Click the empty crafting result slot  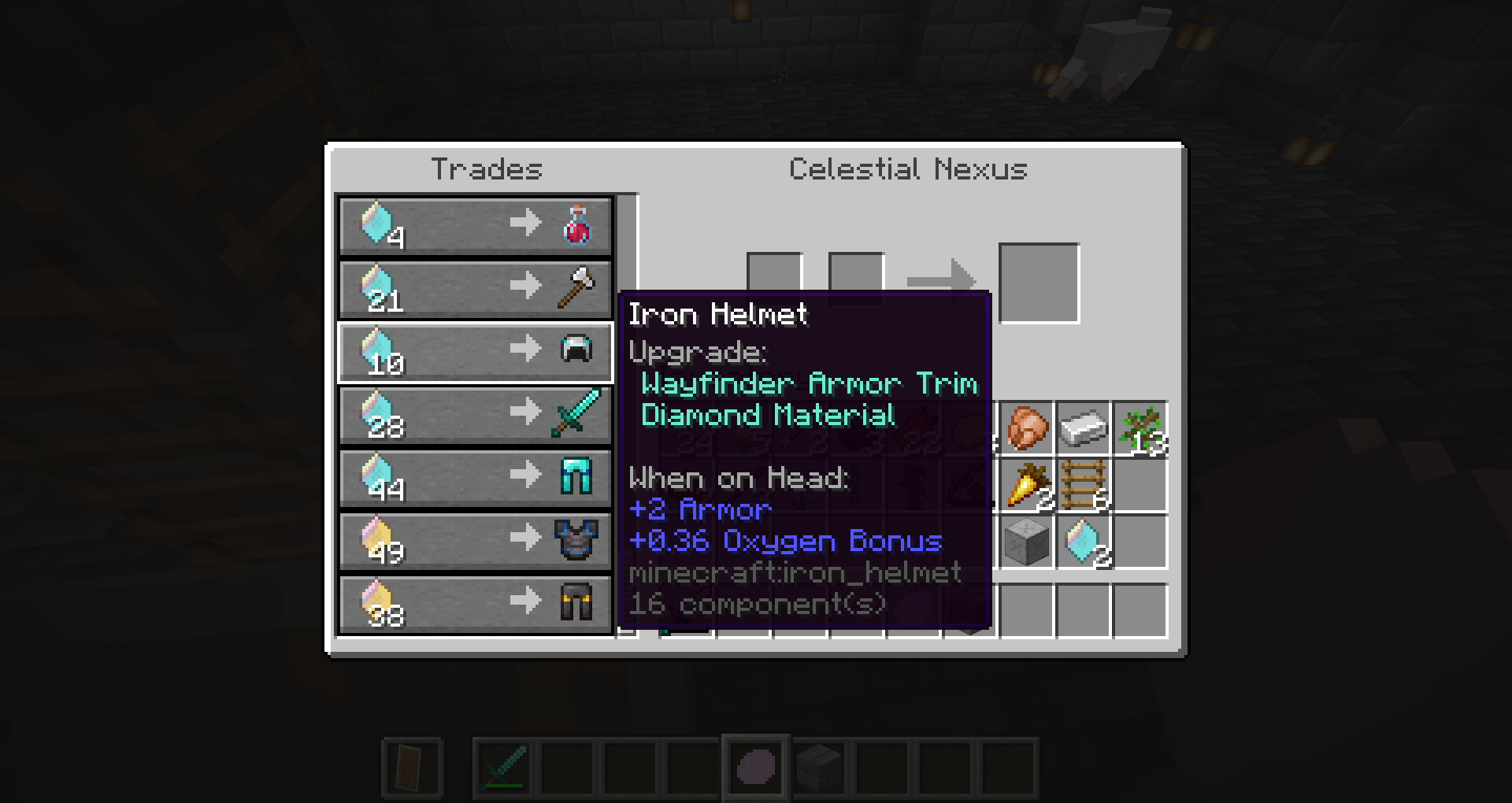coord(1038,282)
